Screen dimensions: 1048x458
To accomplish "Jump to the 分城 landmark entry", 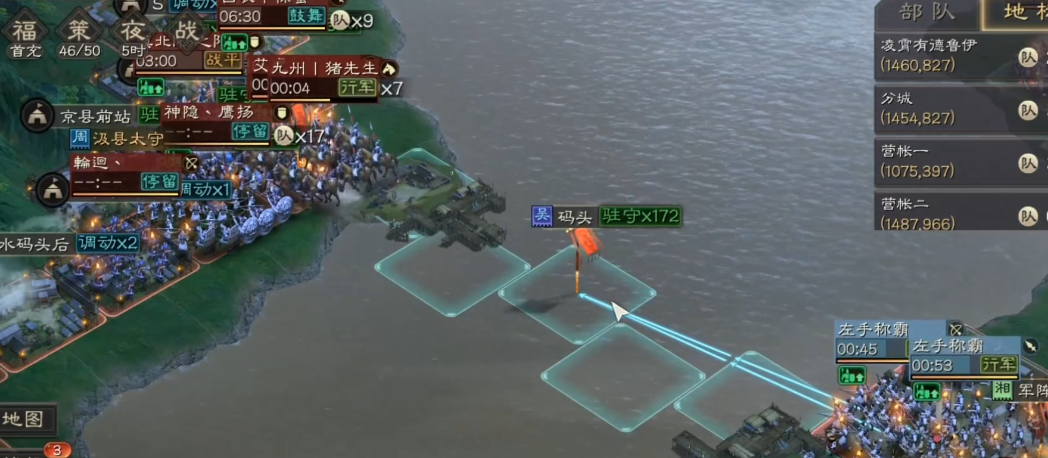I will [x=944, y=109].
